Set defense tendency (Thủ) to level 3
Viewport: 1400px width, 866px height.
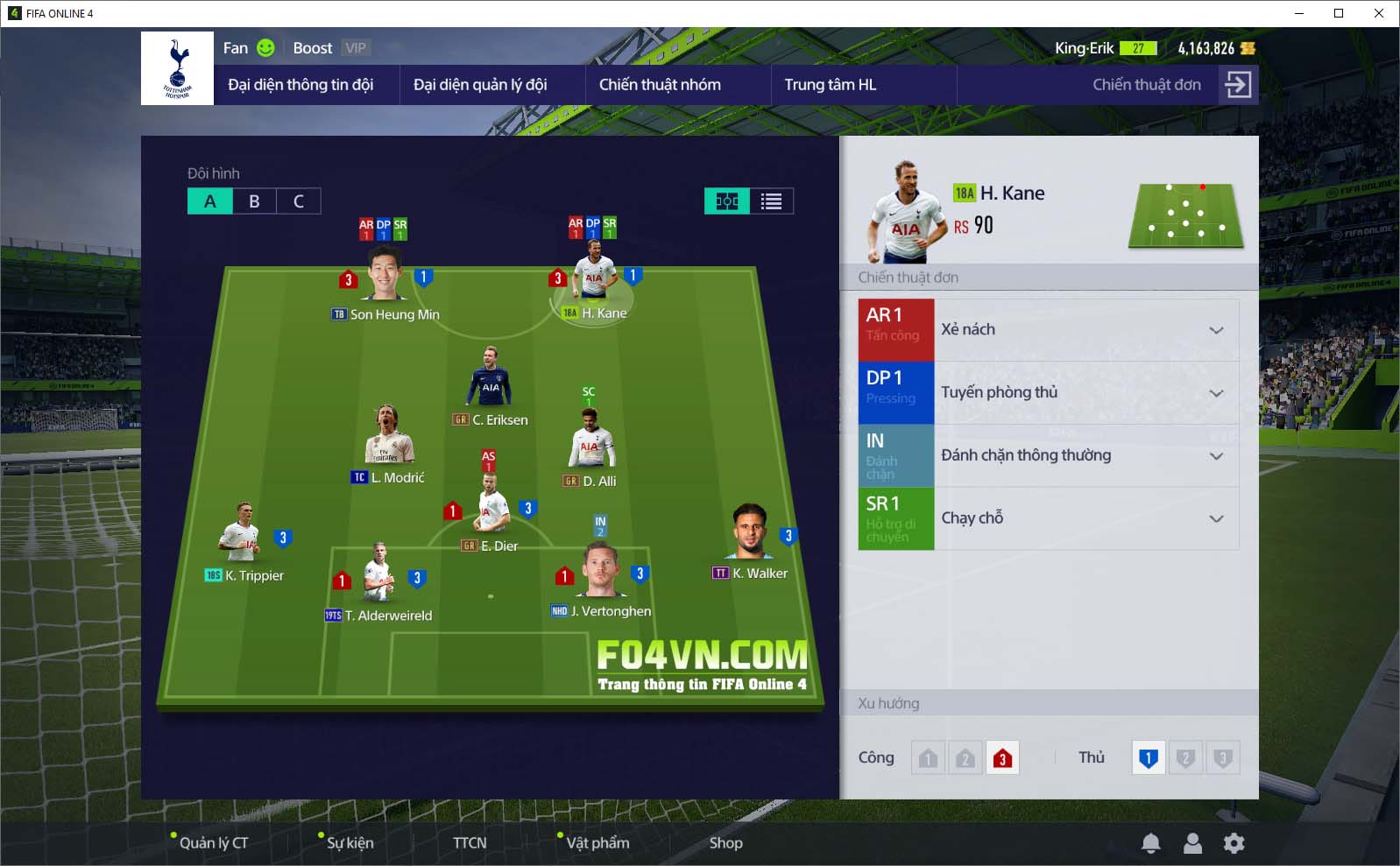coord(1223,758)
